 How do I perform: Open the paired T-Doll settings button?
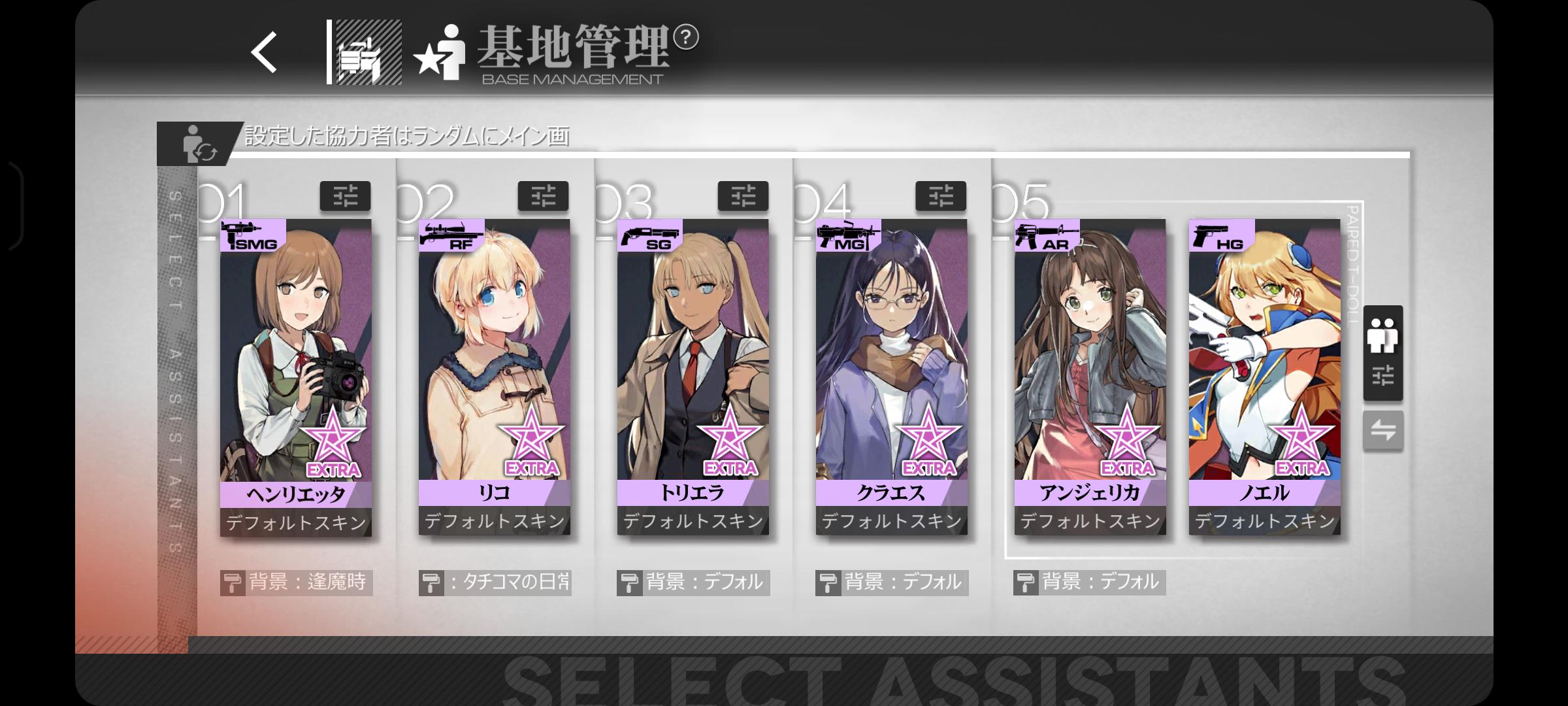1382,353
